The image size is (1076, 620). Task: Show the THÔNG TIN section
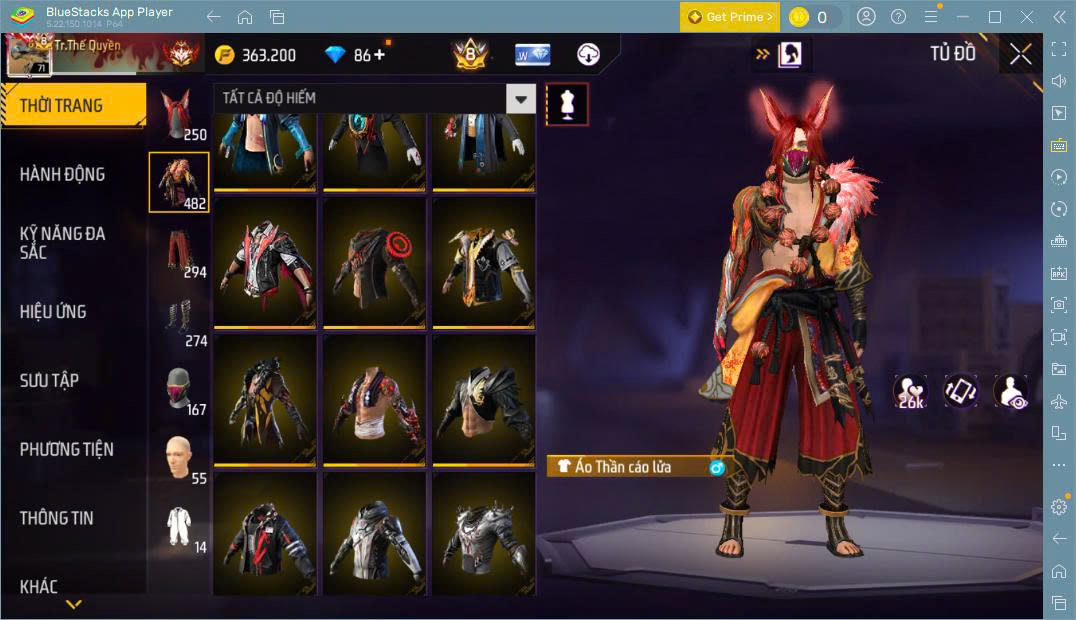57,518
